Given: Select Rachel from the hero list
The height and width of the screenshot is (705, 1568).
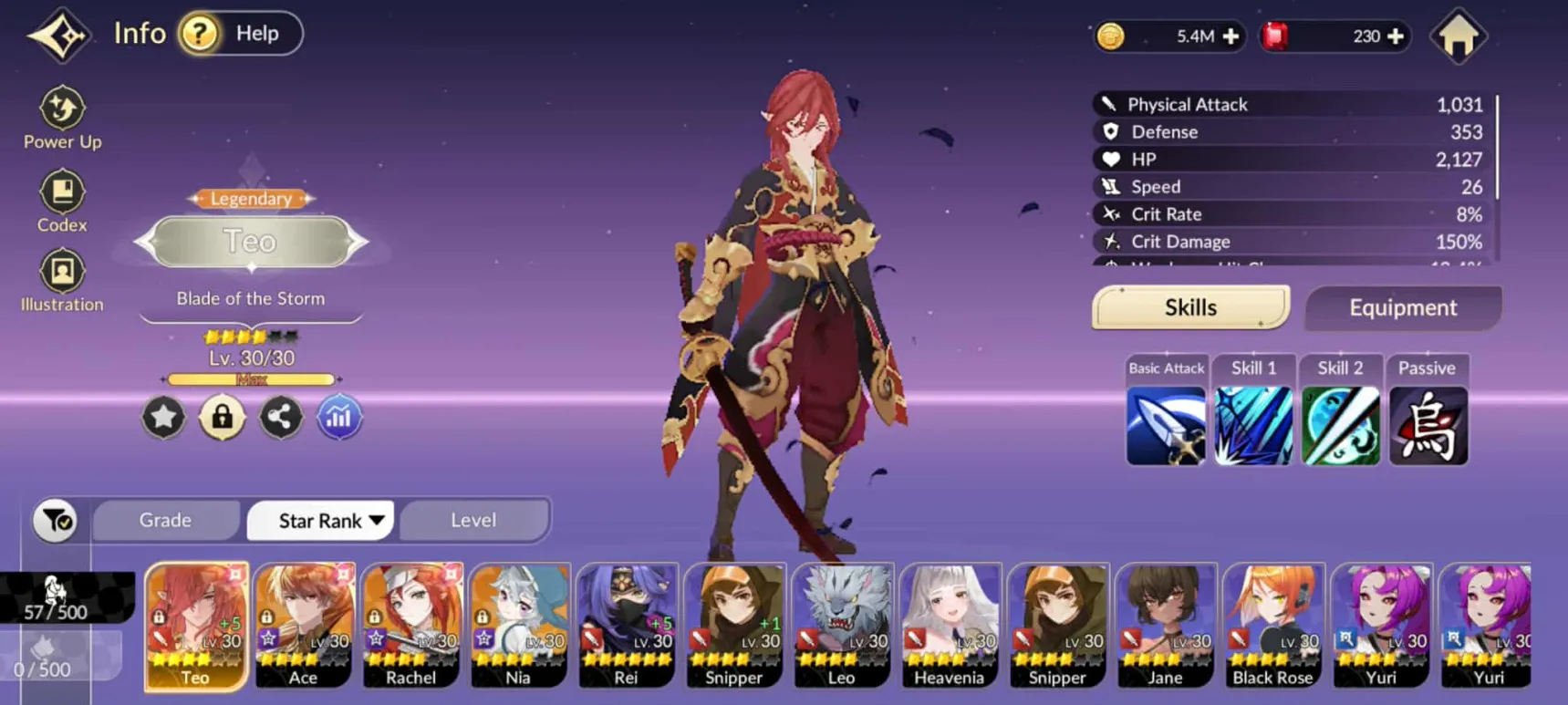Looking at the screenshot, I should 411,625.
